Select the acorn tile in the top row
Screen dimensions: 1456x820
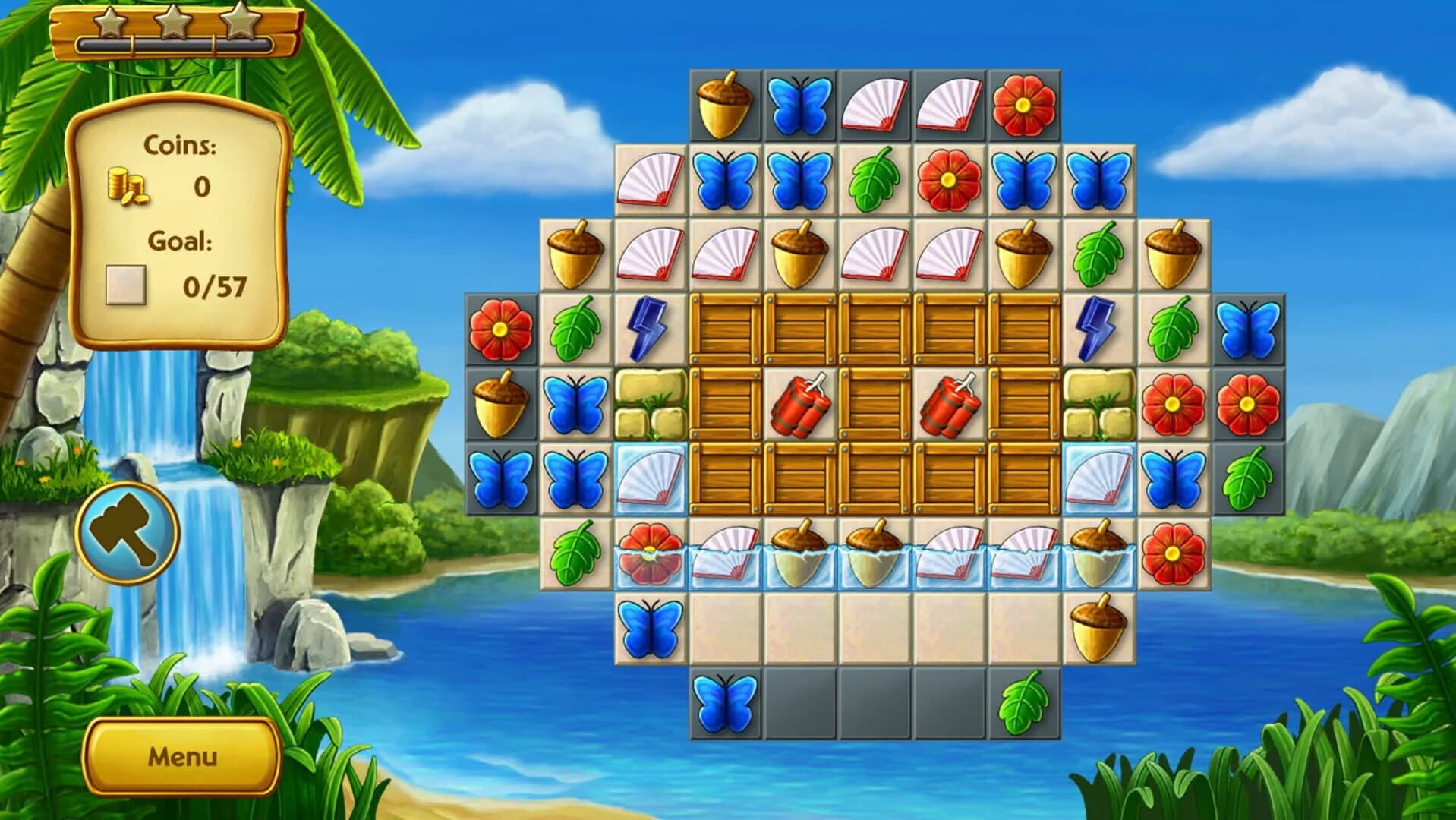[x=726, y=105]
